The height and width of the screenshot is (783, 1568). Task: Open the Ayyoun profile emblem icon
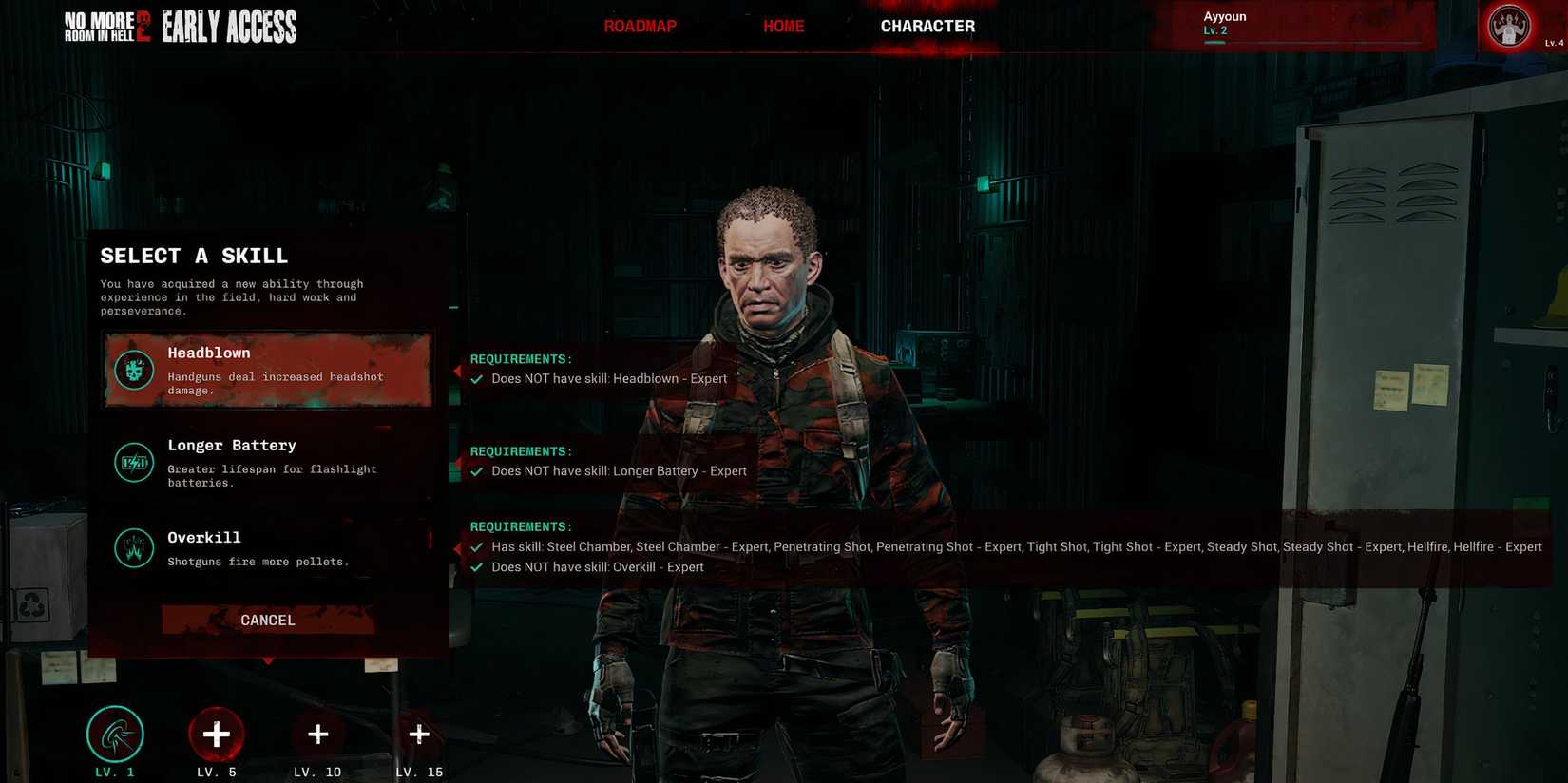pyautogui.click(x=1509, y=26)
